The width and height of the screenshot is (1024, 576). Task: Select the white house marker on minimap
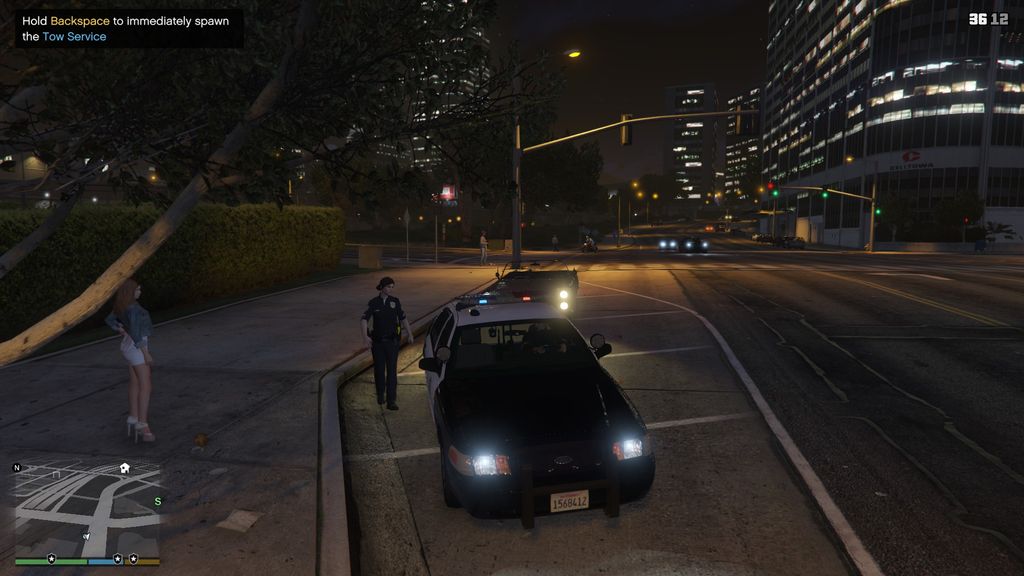coord(125,467)
